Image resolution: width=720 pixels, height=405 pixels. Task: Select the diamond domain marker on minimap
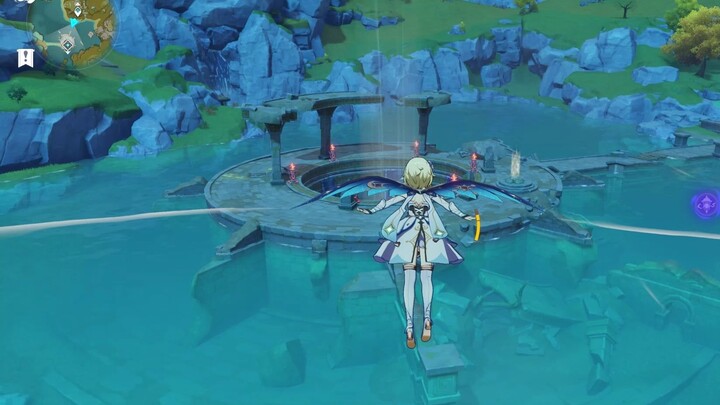point(67,44)
